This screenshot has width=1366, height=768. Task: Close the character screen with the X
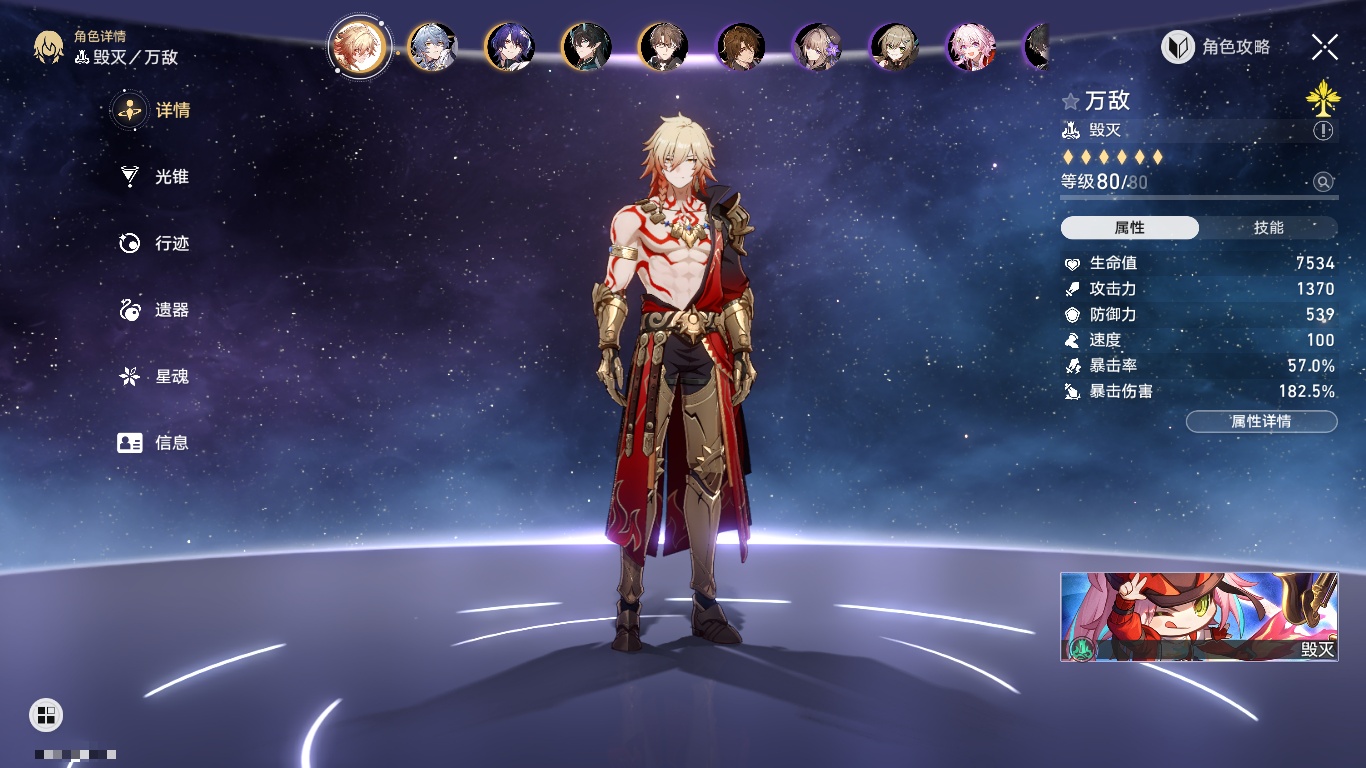tap(1324, 47)
